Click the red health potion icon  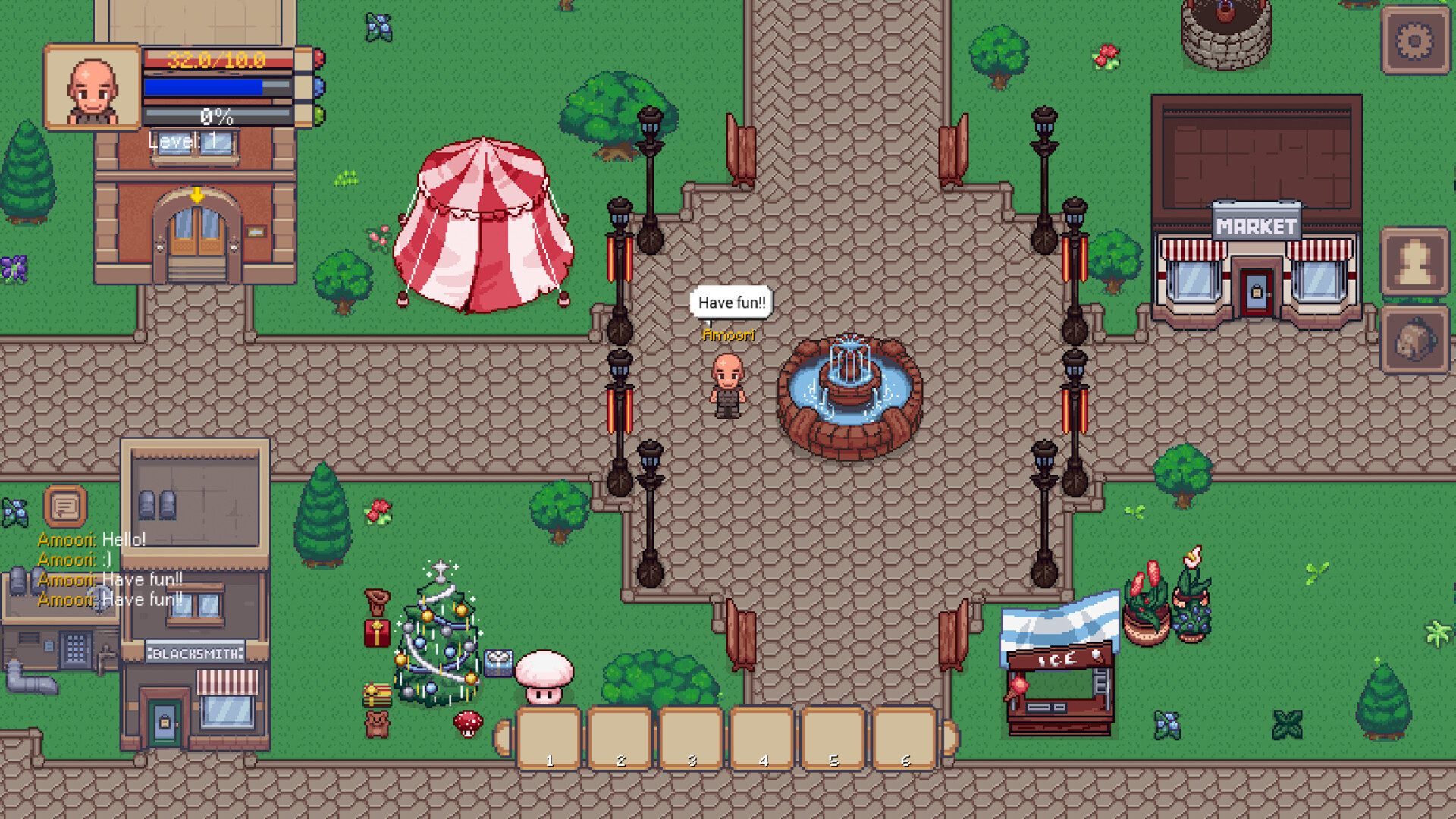320,58
